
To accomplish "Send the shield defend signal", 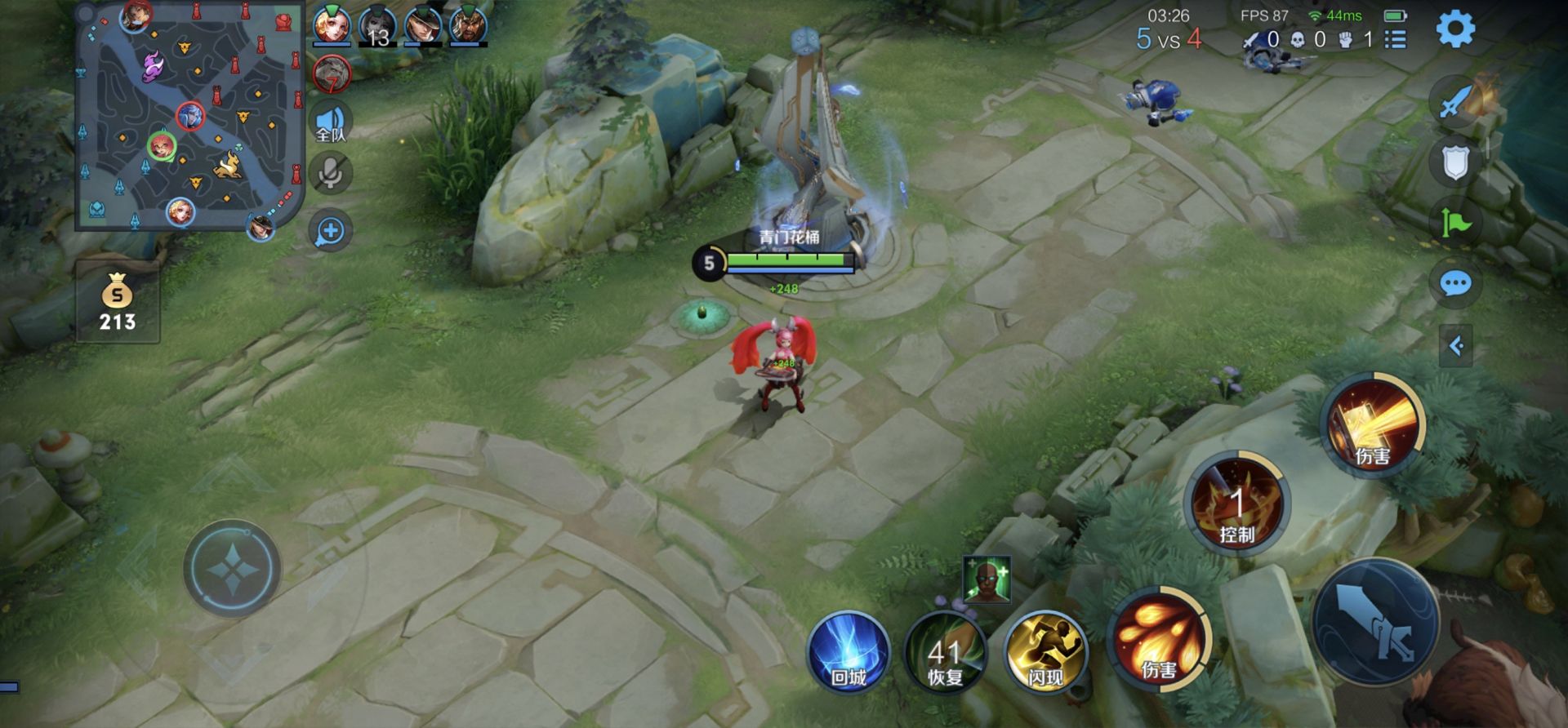I will coord(1455,163).
